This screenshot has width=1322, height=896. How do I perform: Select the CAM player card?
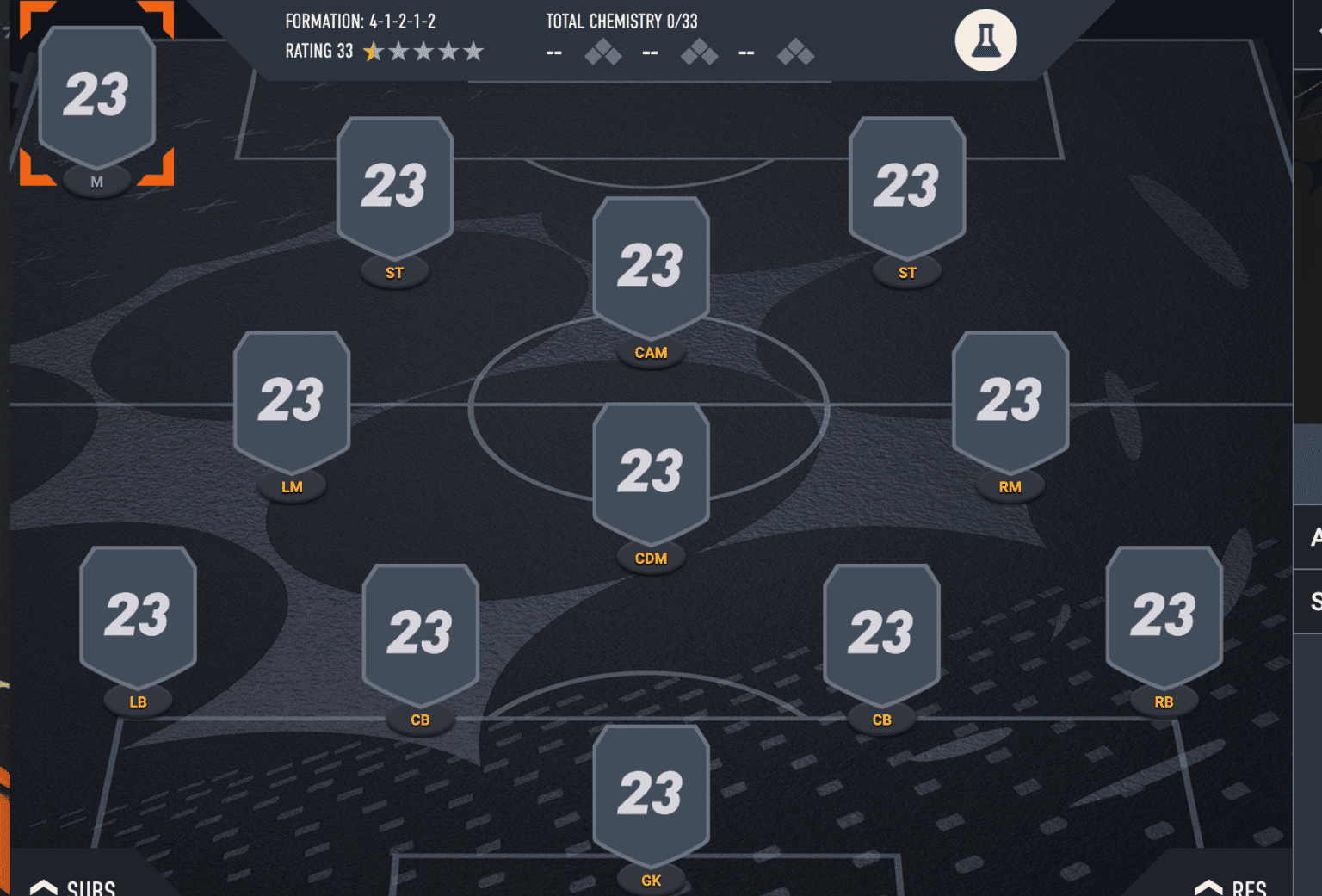651,267
